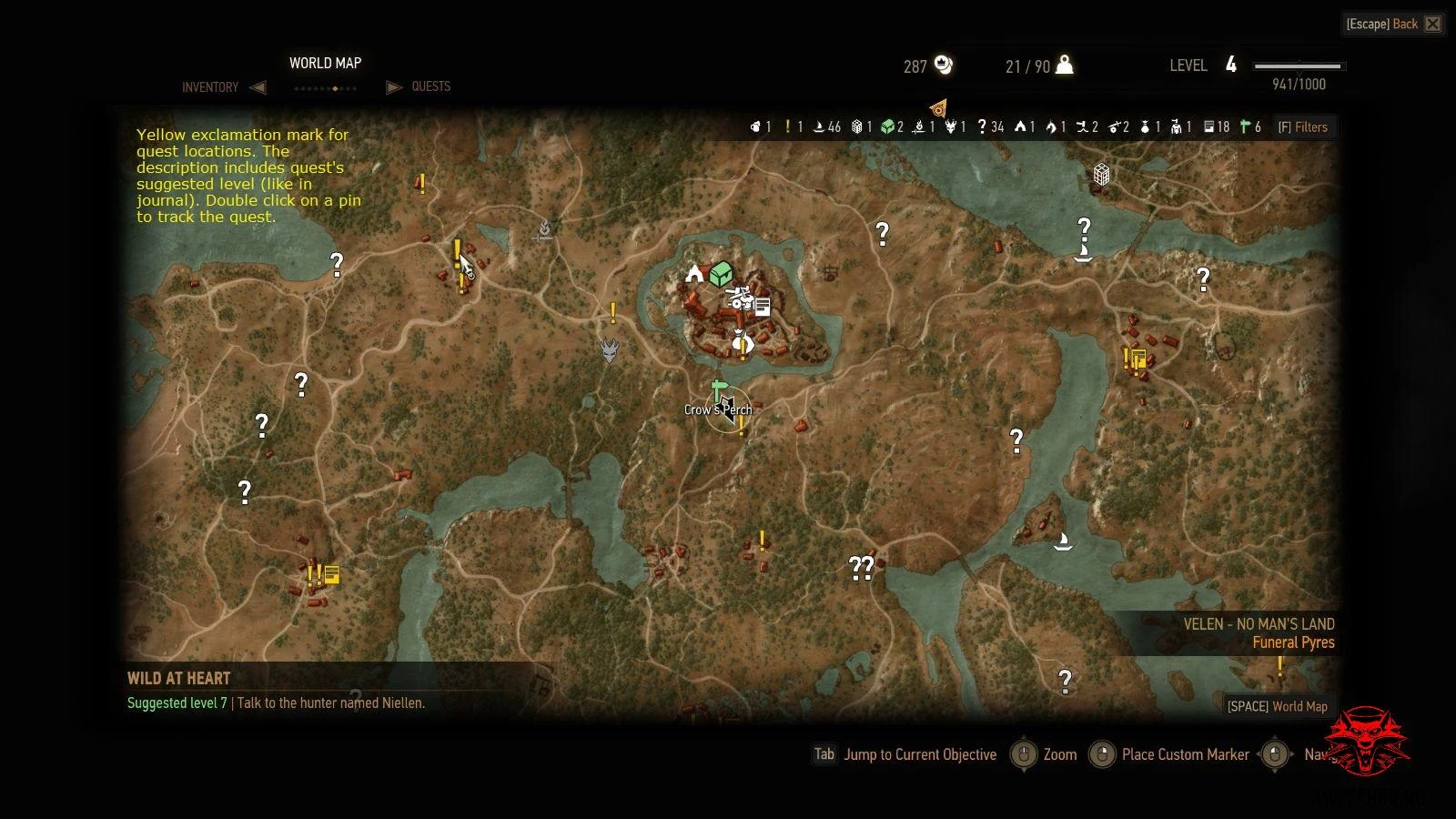1456x819 pixels.
Task: Click the merchant bag icon in the filter bar
Action: (1147, 126)
